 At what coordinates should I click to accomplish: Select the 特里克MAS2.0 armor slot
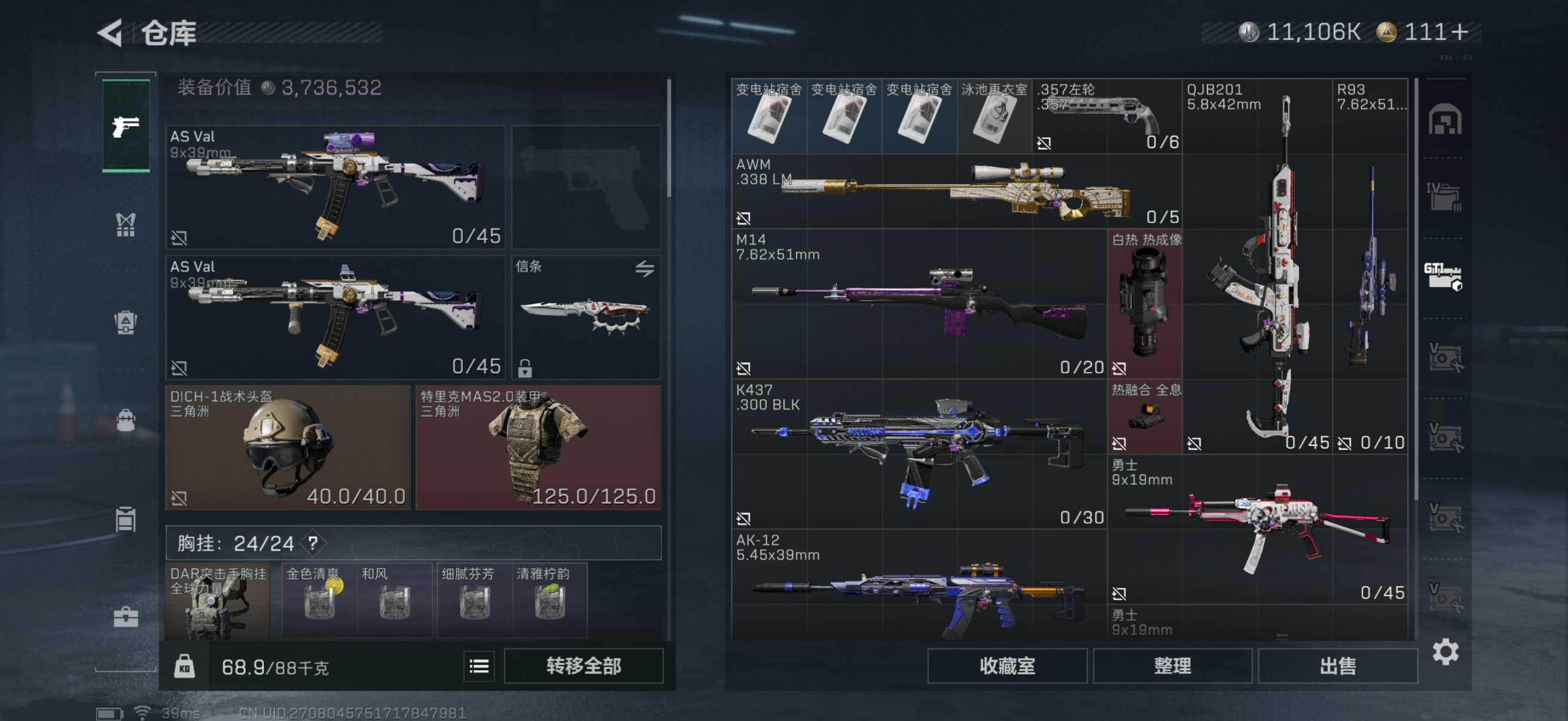538,447
